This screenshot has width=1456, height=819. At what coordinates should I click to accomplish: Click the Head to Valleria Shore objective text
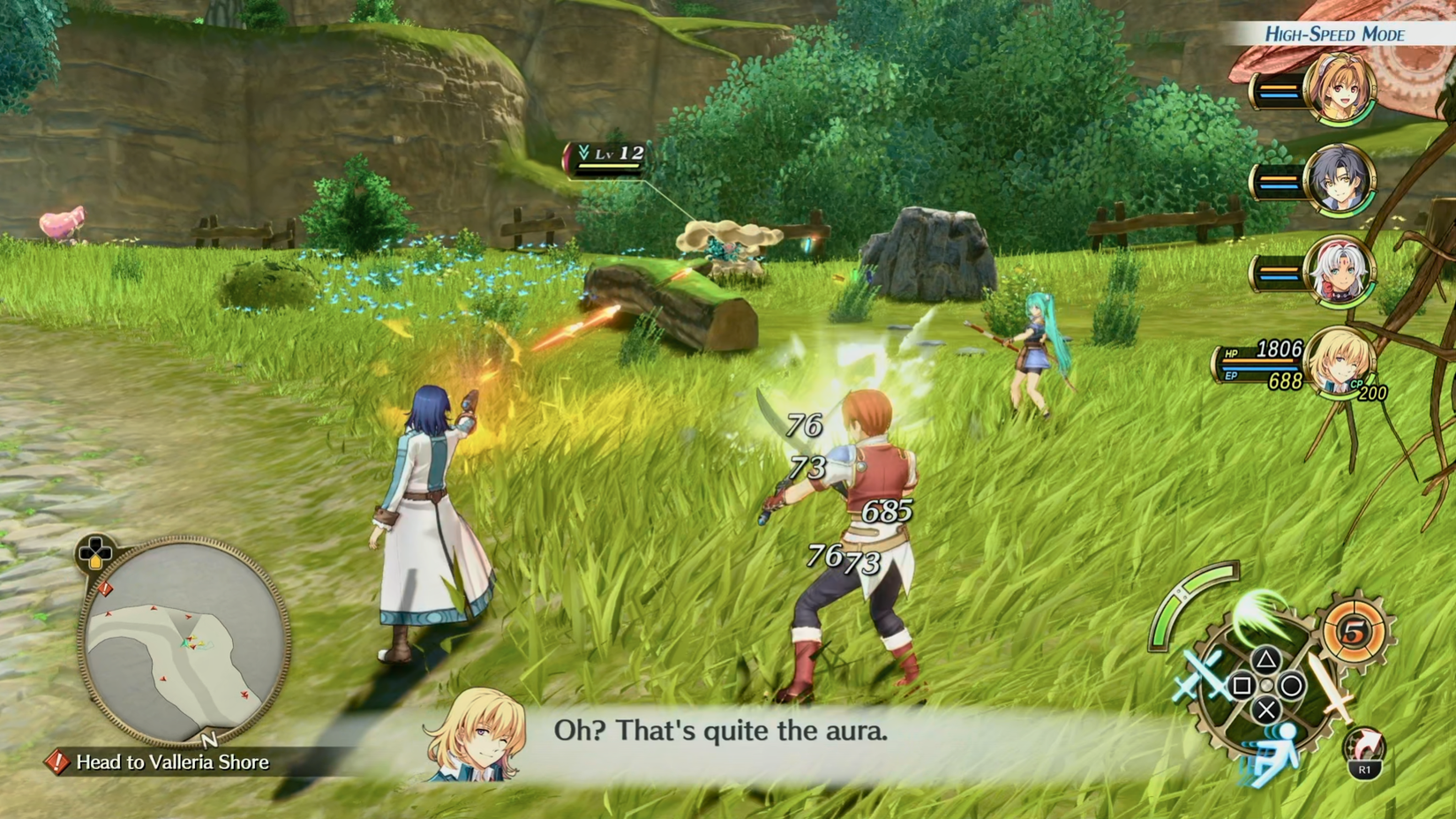pyautogui.click(x=172, y=764)
